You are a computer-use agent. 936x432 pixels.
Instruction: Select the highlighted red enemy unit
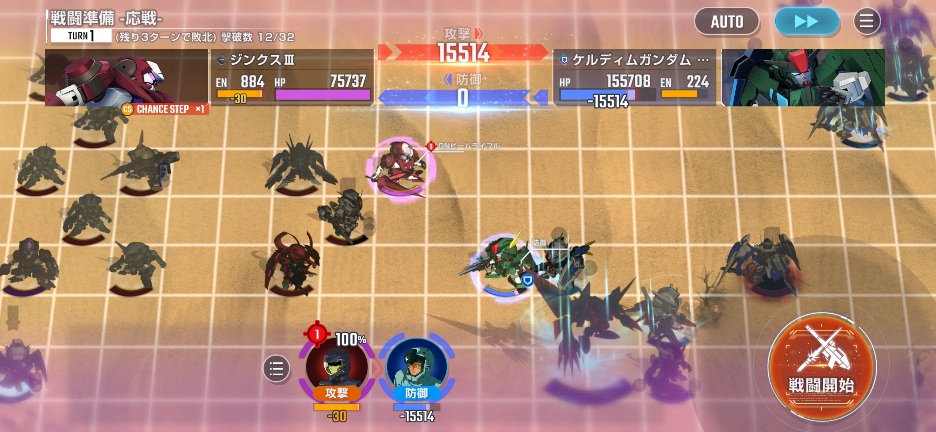401,168
